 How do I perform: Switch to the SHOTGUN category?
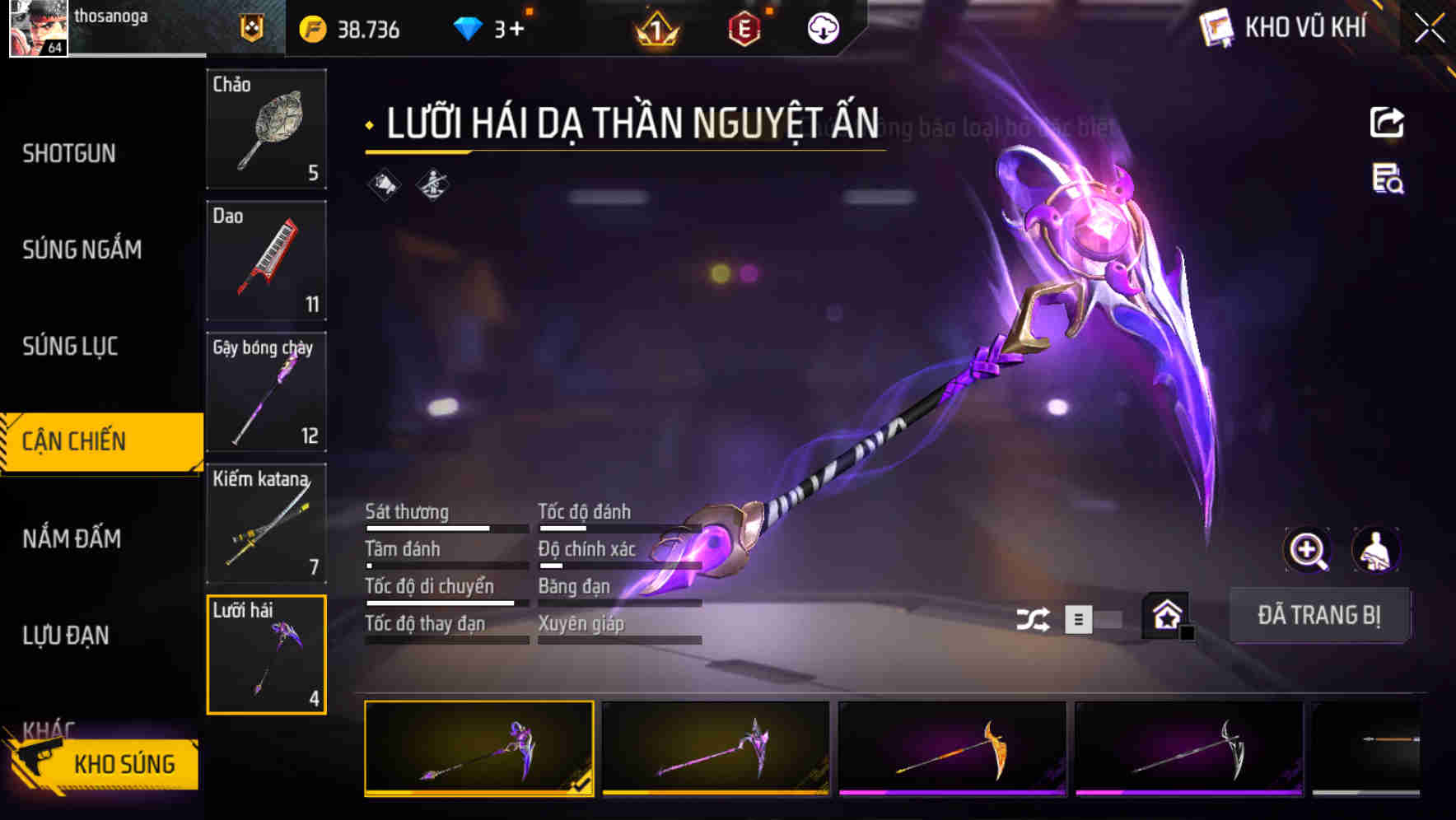pyautogui.click(x=68, y=153)
